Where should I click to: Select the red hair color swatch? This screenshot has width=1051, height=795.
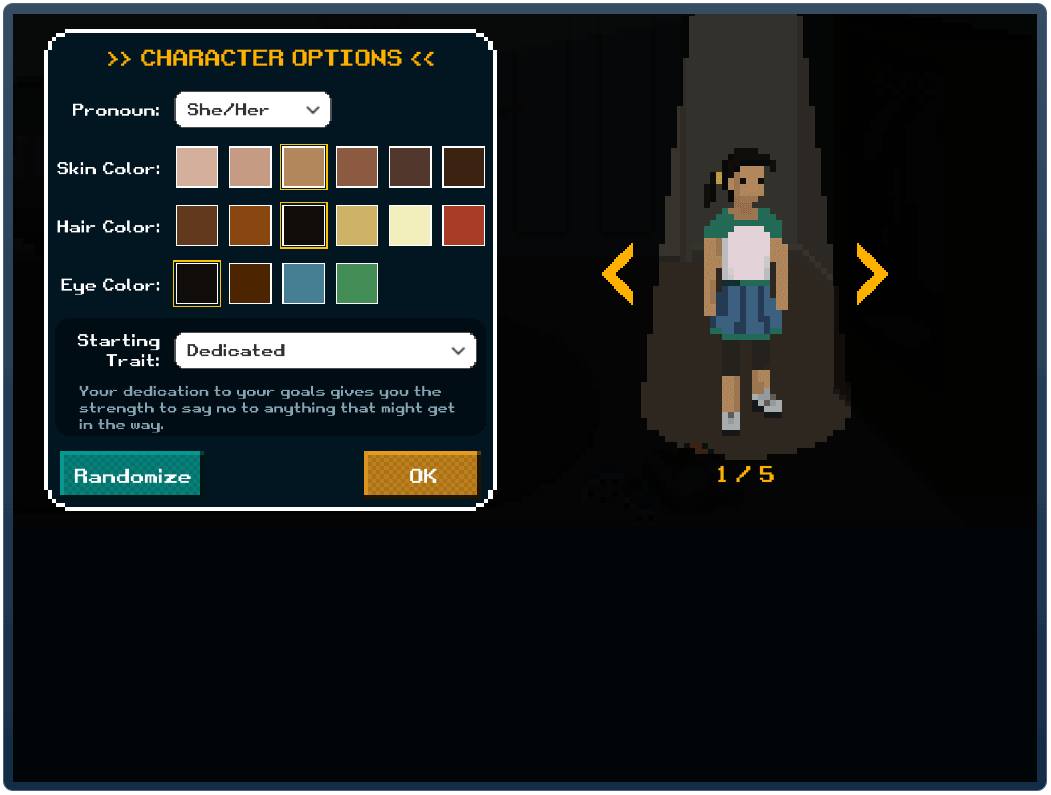click(463, 226)
